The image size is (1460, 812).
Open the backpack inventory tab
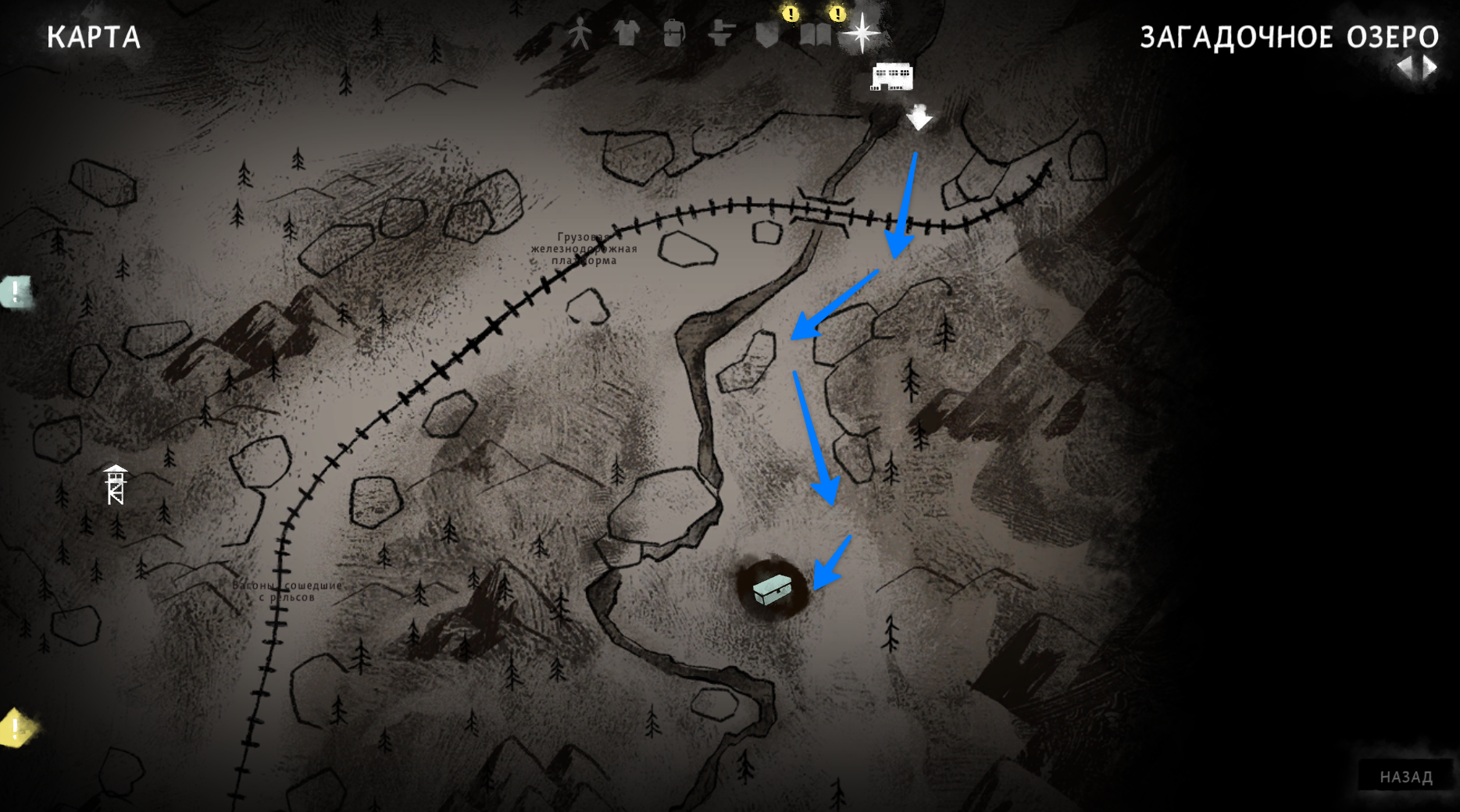673,34
